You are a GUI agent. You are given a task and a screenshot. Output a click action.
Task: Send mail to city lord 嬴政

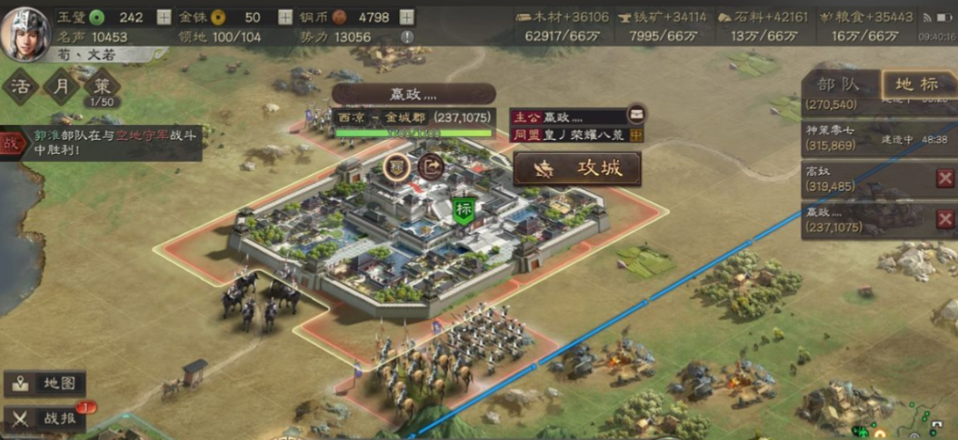point(635,116)
